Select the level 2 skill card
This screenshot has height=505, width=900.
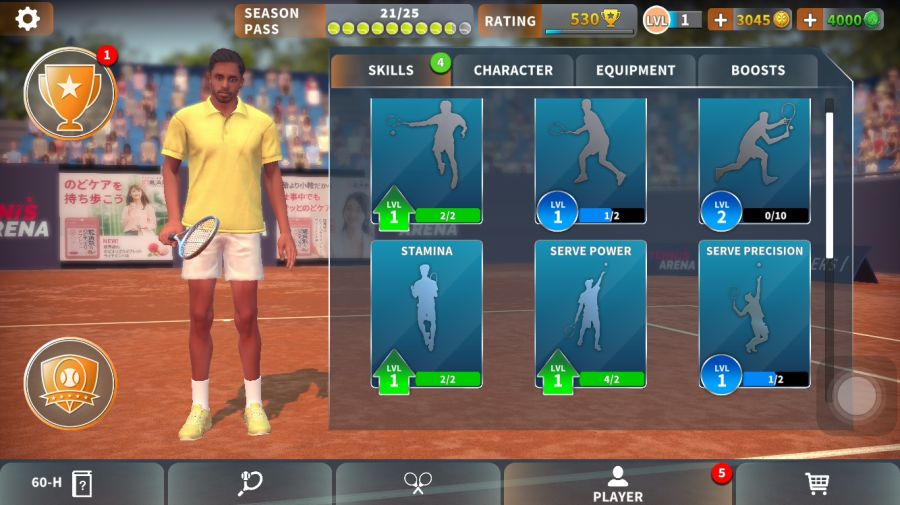click(754, 160)
